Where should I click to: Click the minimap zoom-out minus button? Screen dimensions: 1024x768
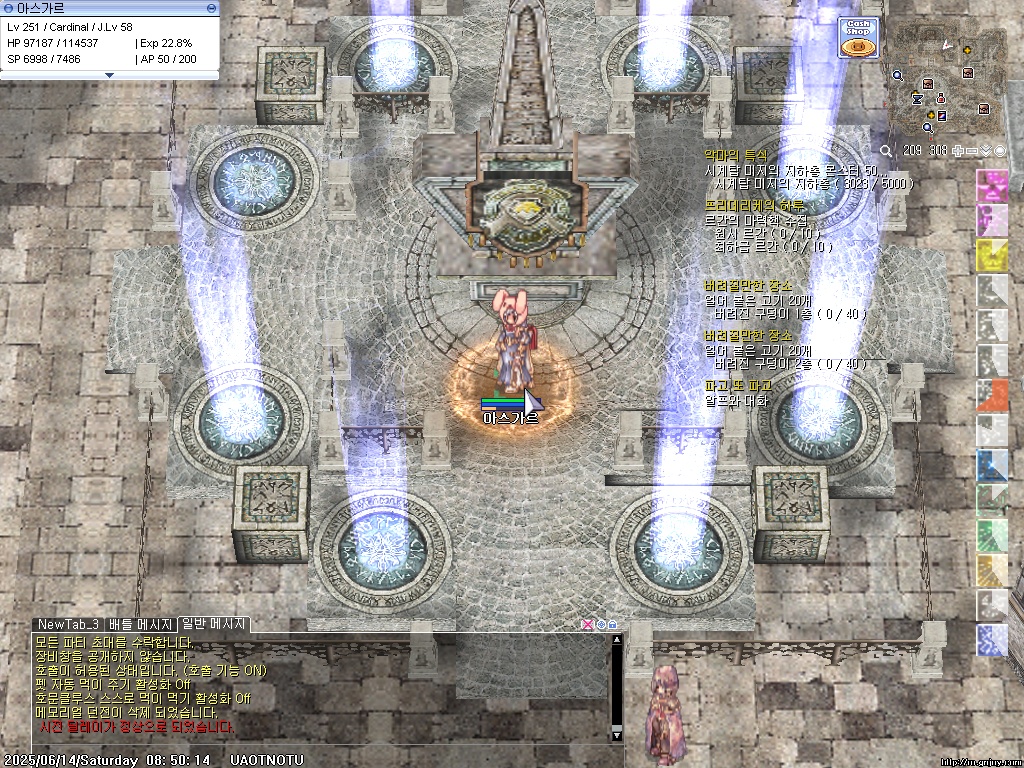point(972,151)
